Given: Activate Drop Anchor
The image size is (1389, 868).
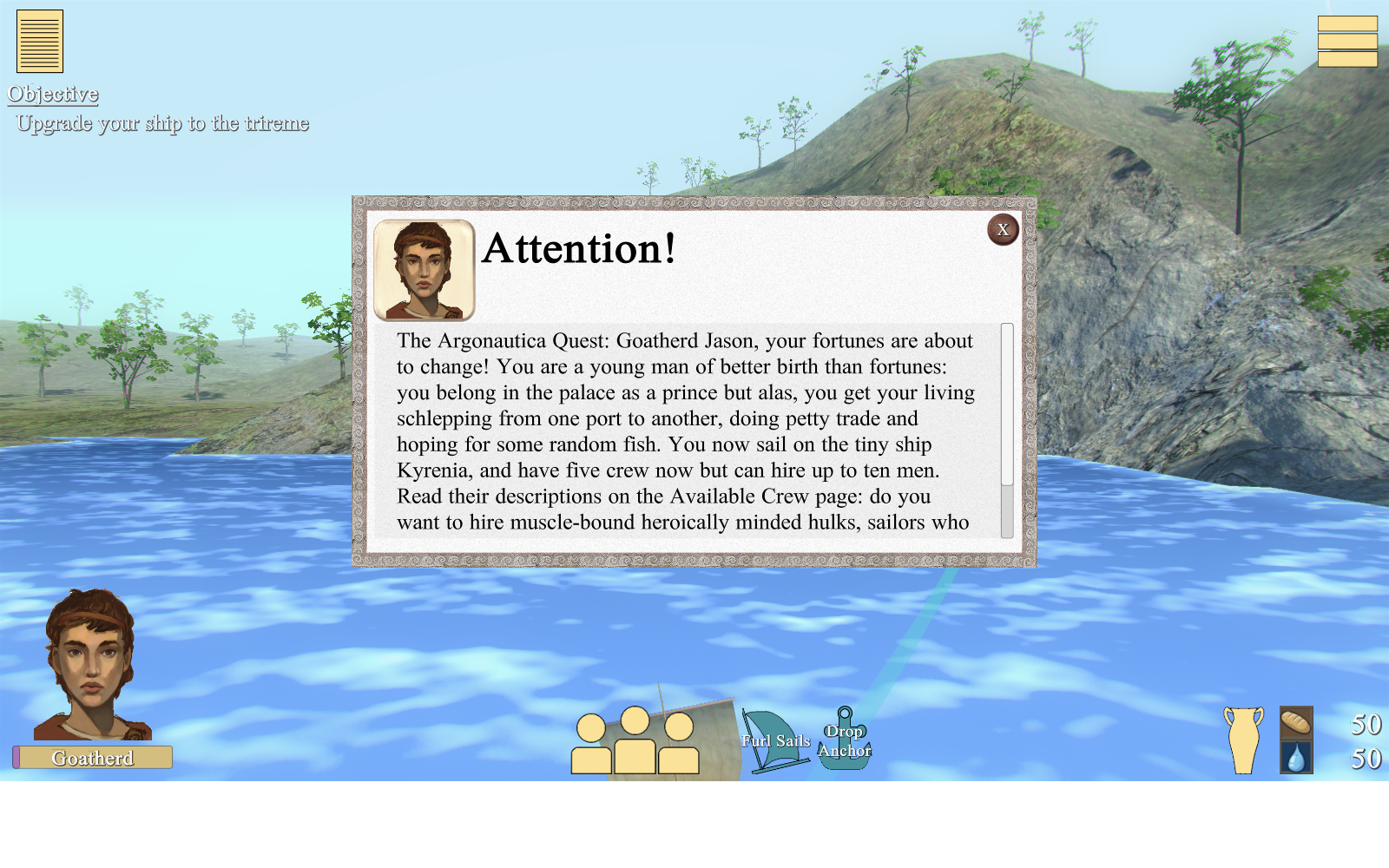Looking at the screenshot, I should 845,740.
